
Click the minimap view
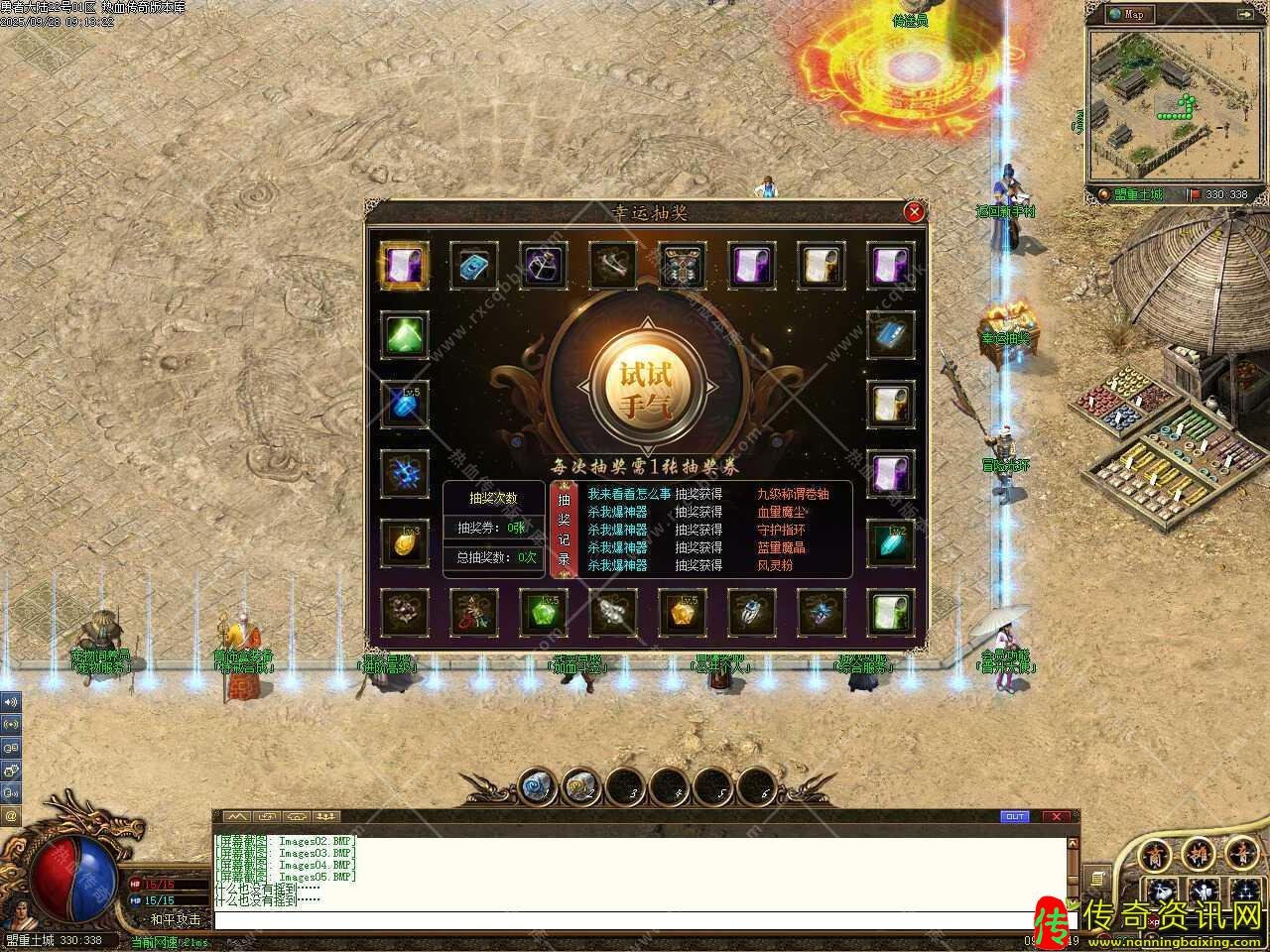click(x=1168, y=102)
